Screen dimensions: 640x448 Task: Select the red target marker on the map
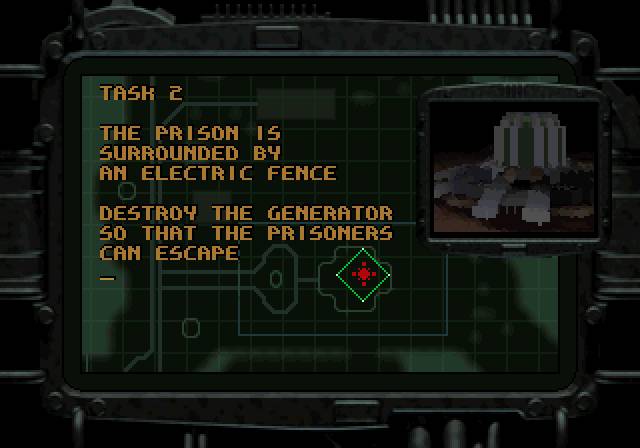point(364,273)
